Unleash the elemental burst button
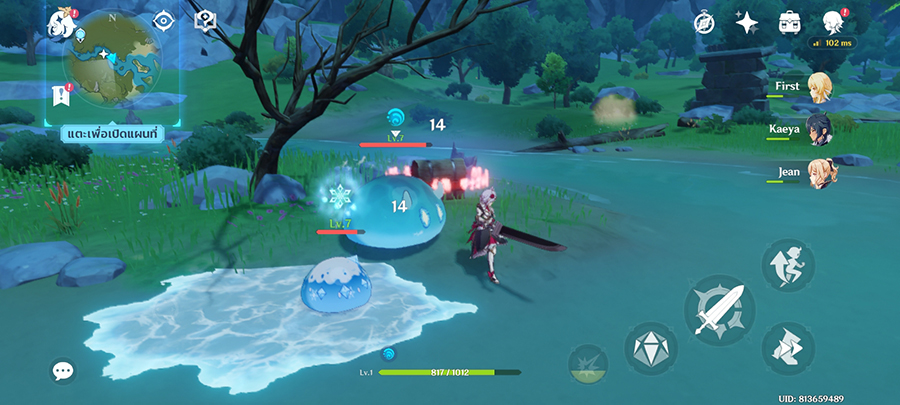Image resolution: width=900 pixels, height=405 pixels. coord(588,364)
